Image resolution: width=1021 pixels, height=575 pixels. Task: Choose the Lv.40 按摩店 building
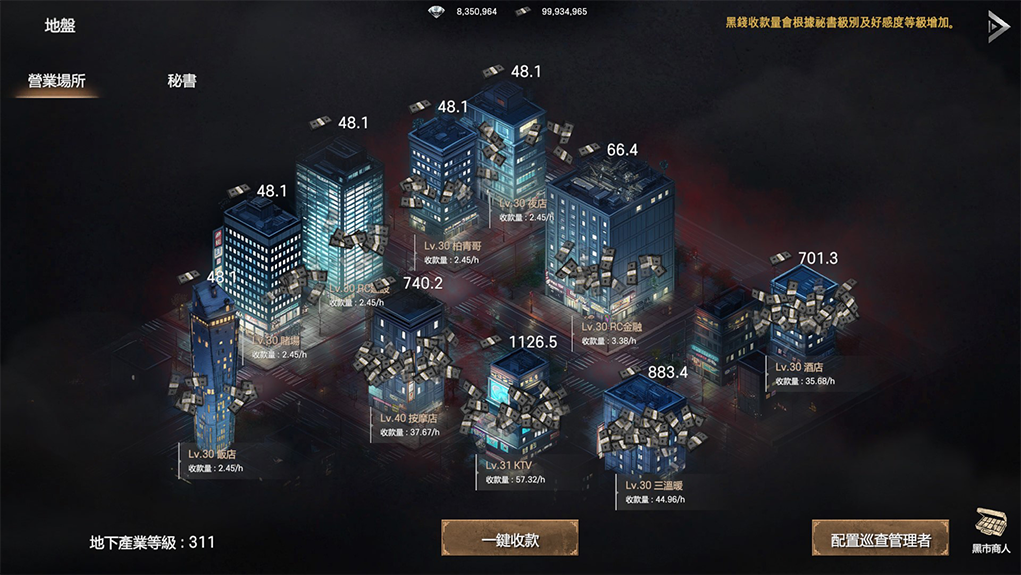(x=407, y=352)
